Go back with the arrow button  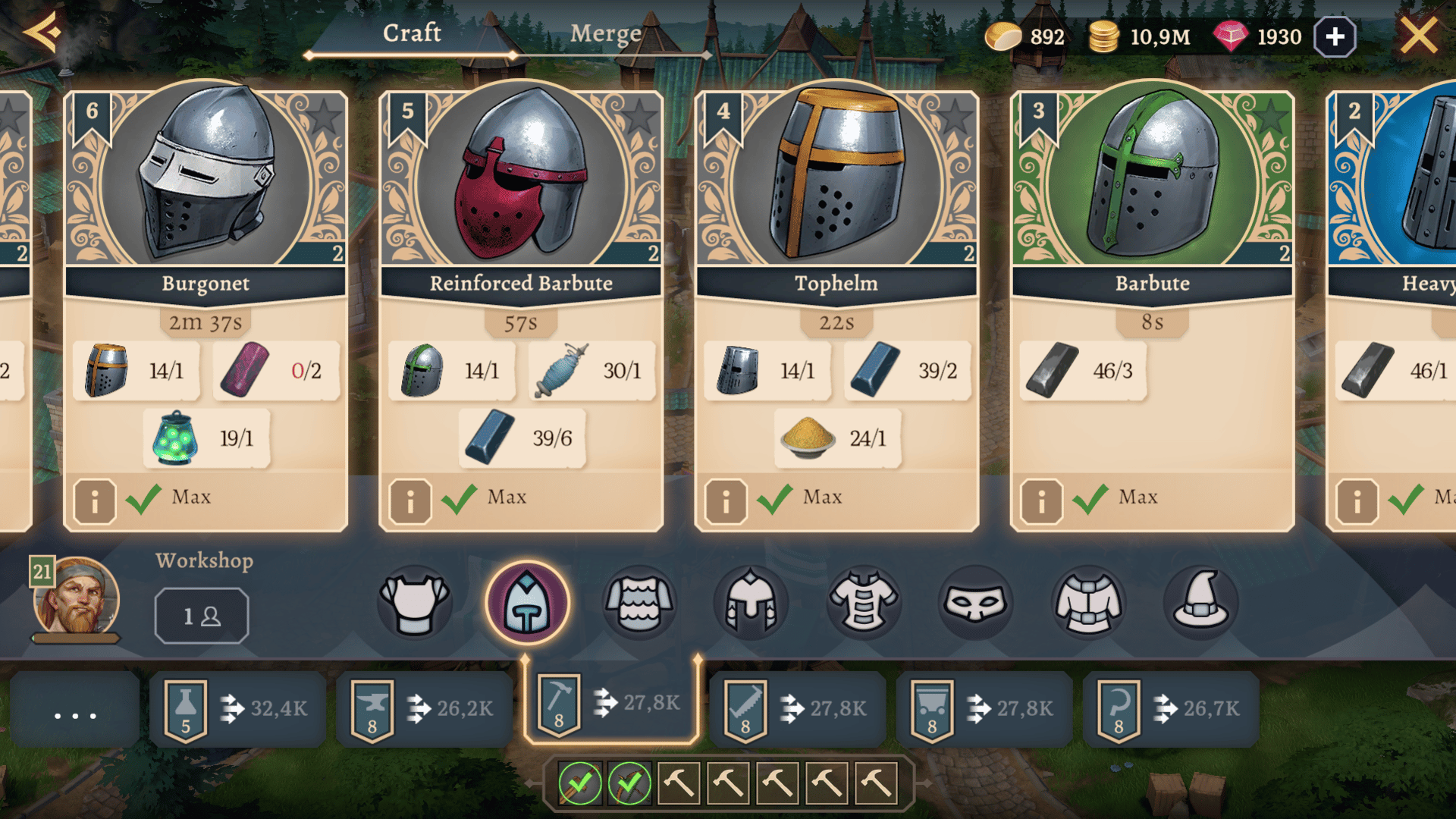coord(42,33)
